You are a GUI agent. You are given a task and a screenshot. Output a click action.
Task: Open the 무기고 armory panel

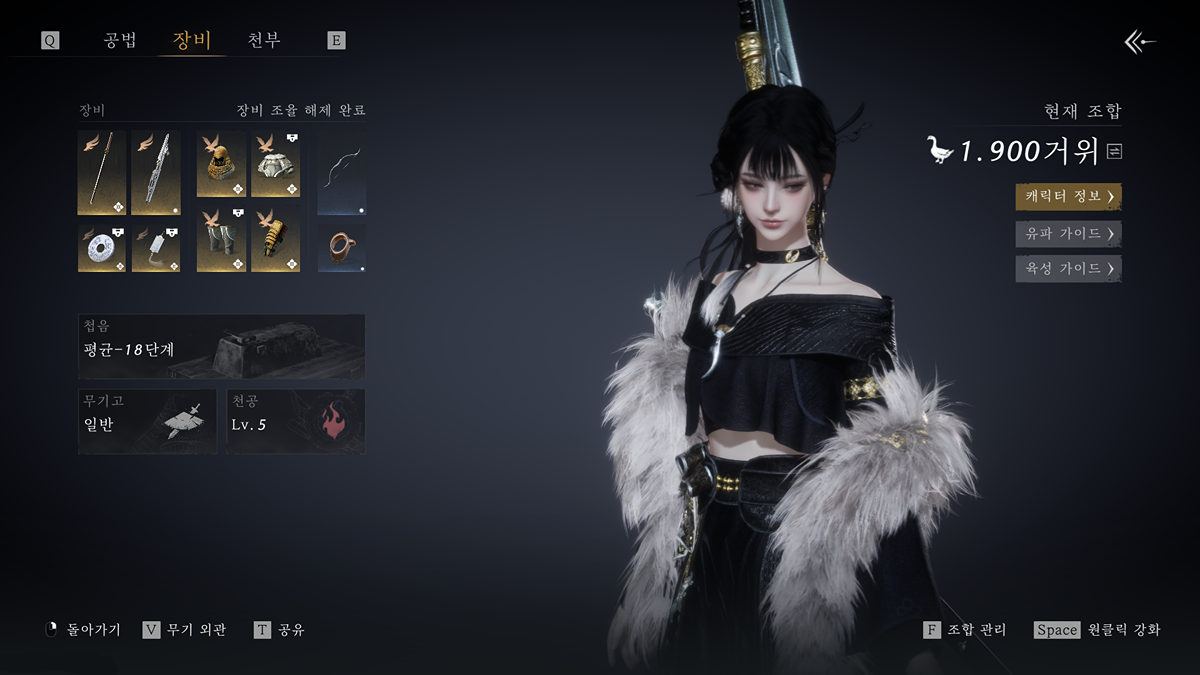(147, 421)
